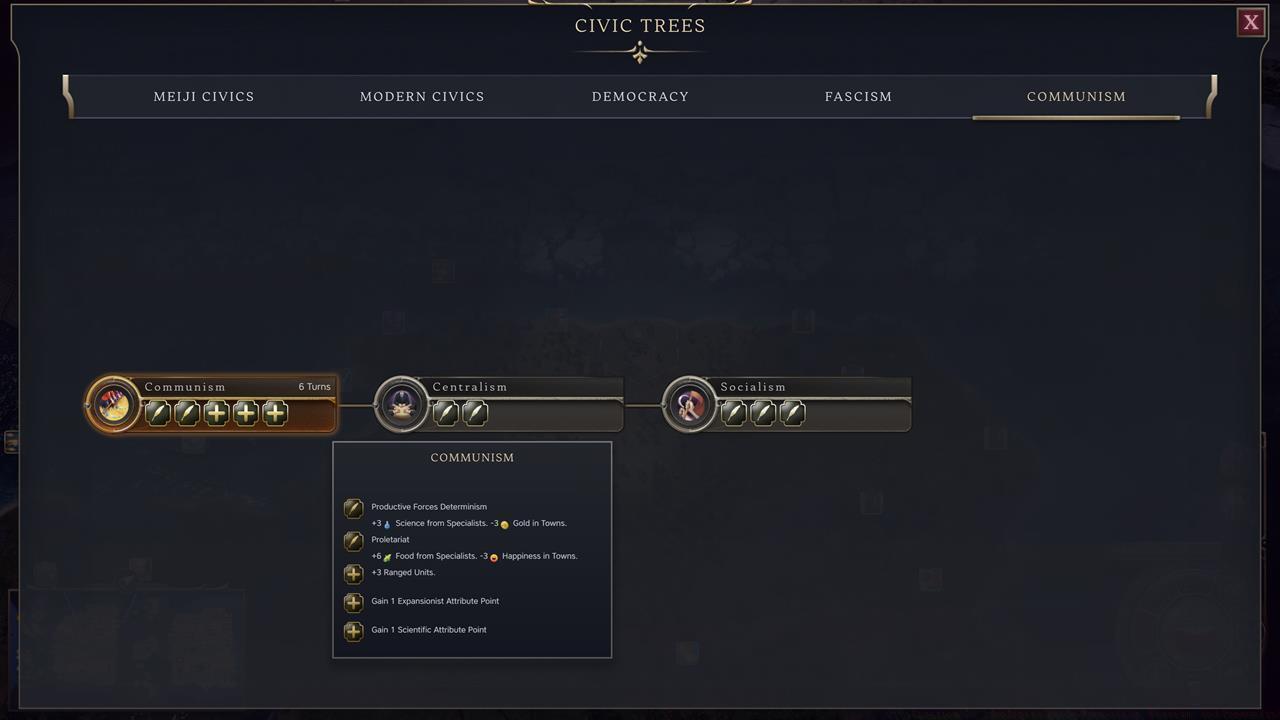Click the Productive Forces Determinism quill icon
The image size is (1280, 720).
353,508
